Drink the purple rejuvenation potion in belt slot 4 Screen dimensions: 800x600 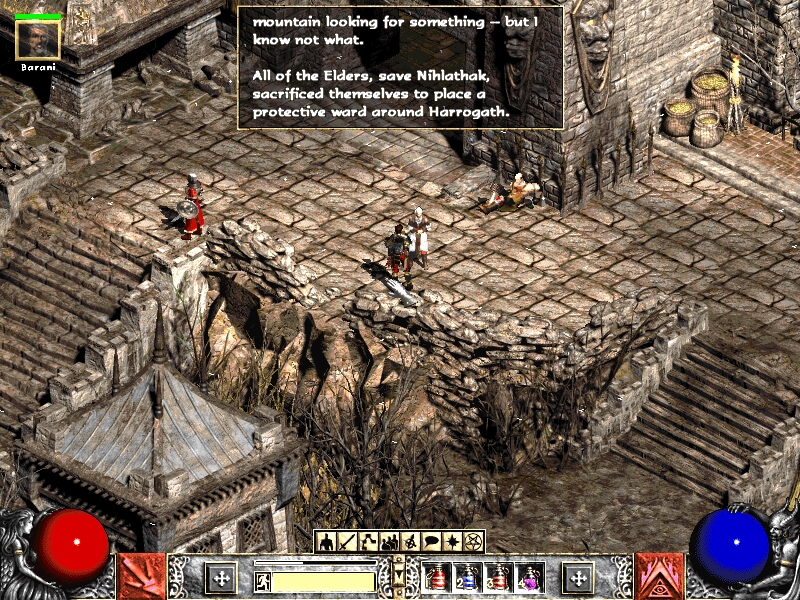529,577
